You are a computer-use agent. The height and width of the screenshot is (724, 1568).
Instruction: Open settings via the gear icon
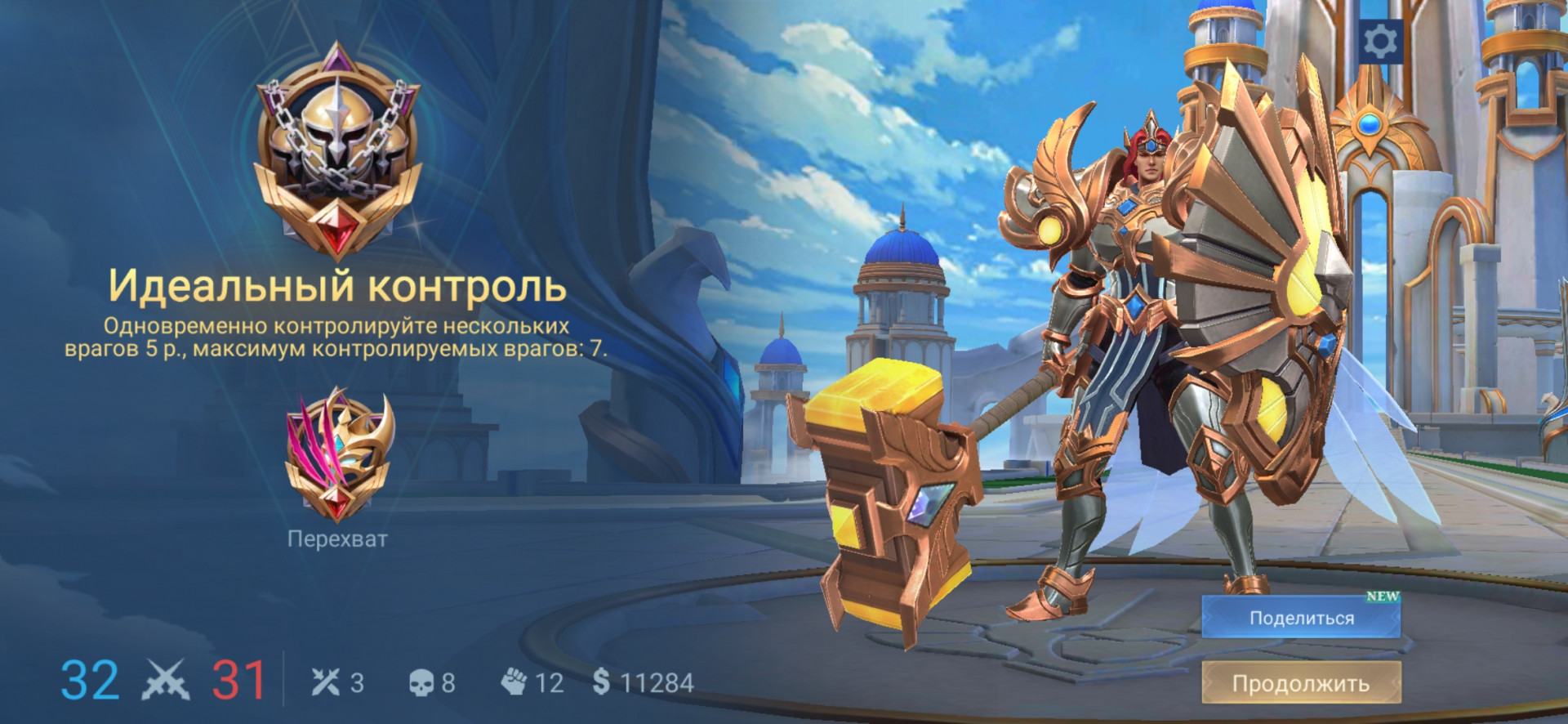click(x=1381, y=41)
